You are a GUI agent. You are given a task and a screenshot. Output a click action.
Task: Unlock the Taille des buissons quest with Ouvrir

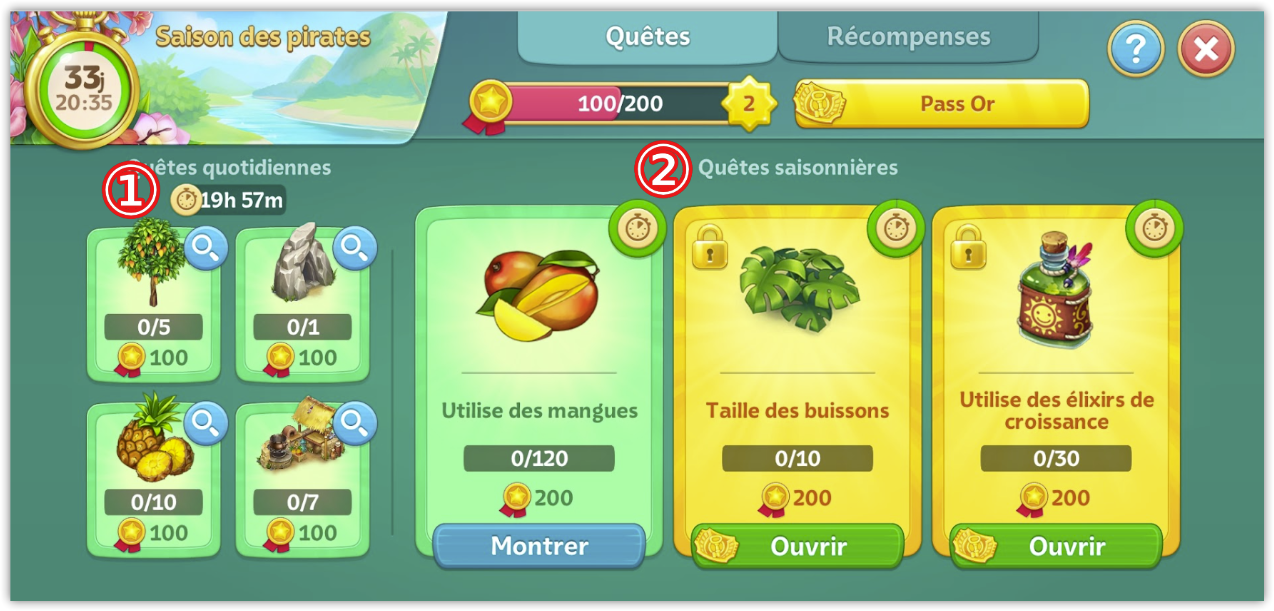(x=797, y=547)
